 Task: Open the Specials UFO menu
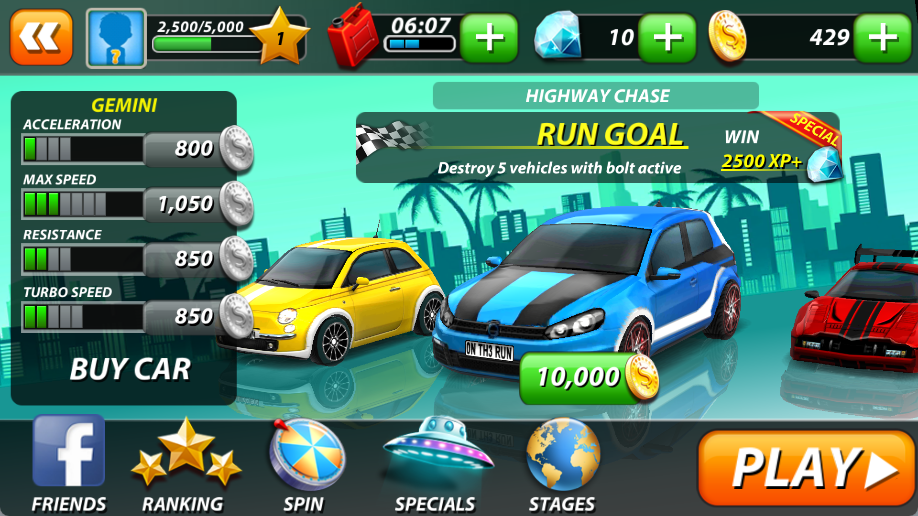pos(436,464)
